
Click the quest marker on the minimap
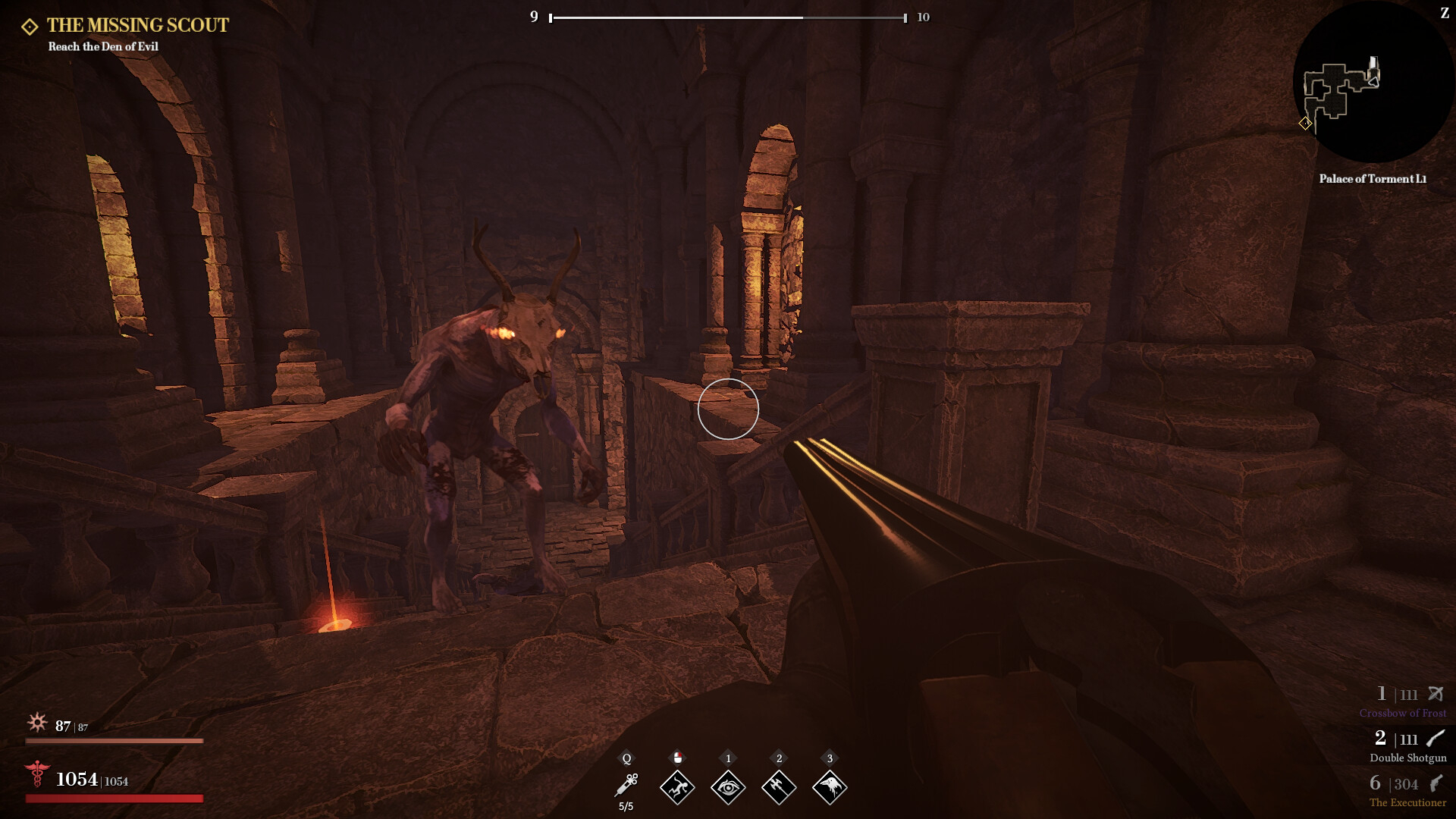pos(1305,123)
